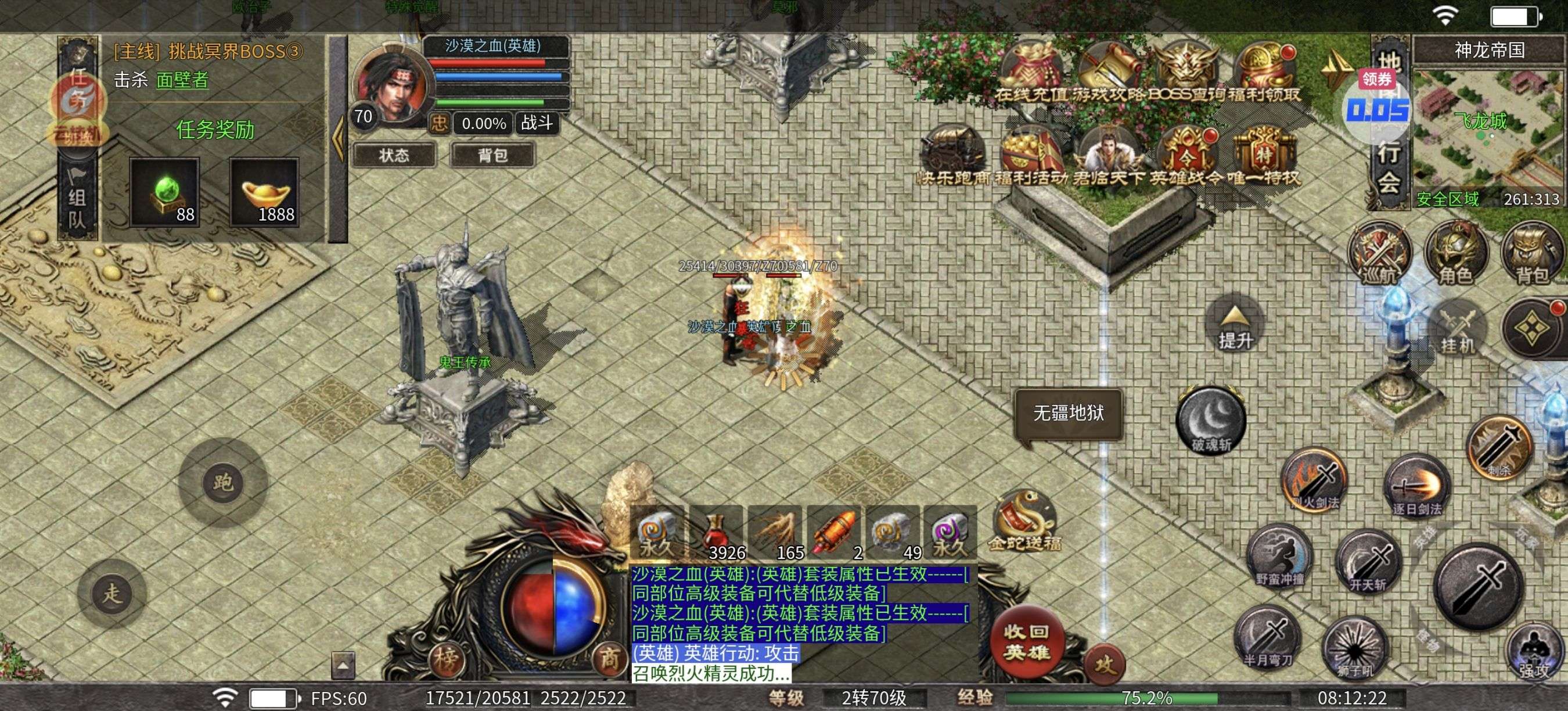Cast the 烈火剑法 skill
Screen dimensions: 1568x711
coord(1315,480)
